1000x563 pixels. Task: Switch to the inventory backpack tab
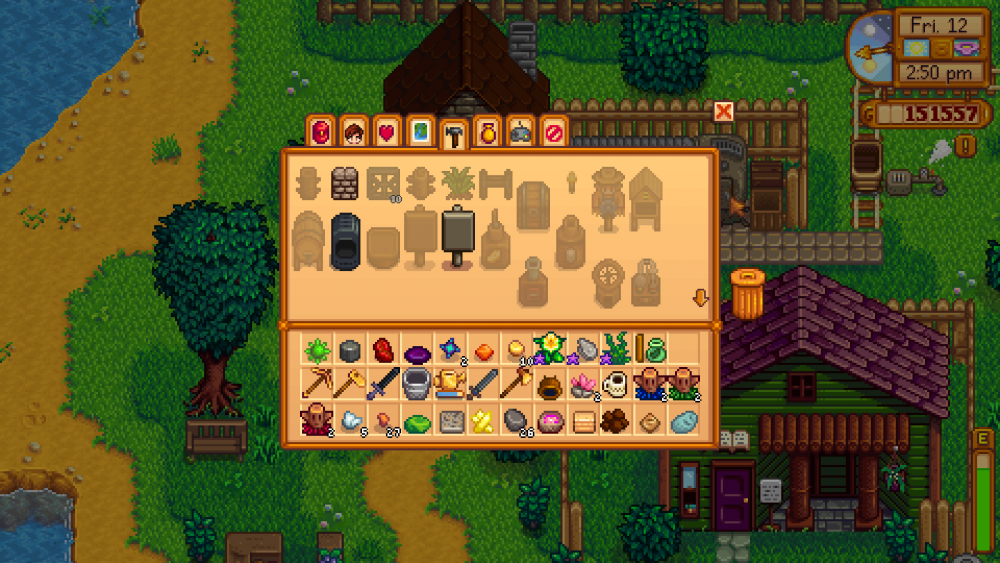tap(322, 131)
